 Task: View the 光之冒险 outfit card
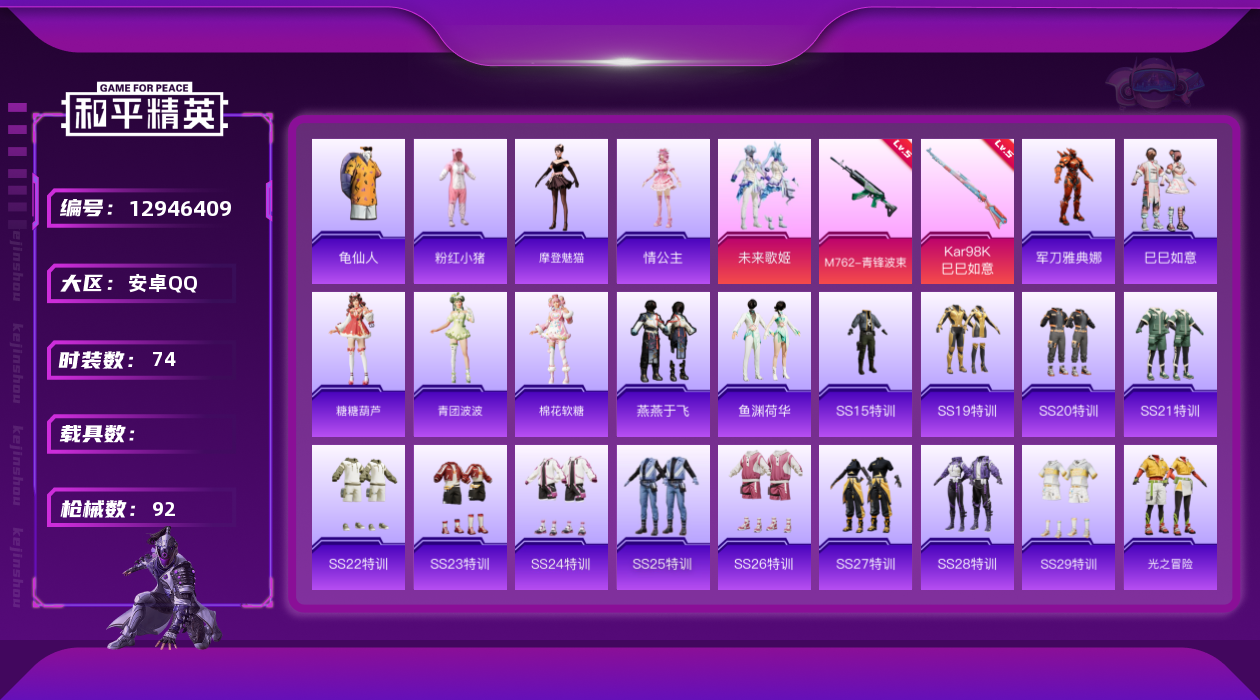(1170, 517)
